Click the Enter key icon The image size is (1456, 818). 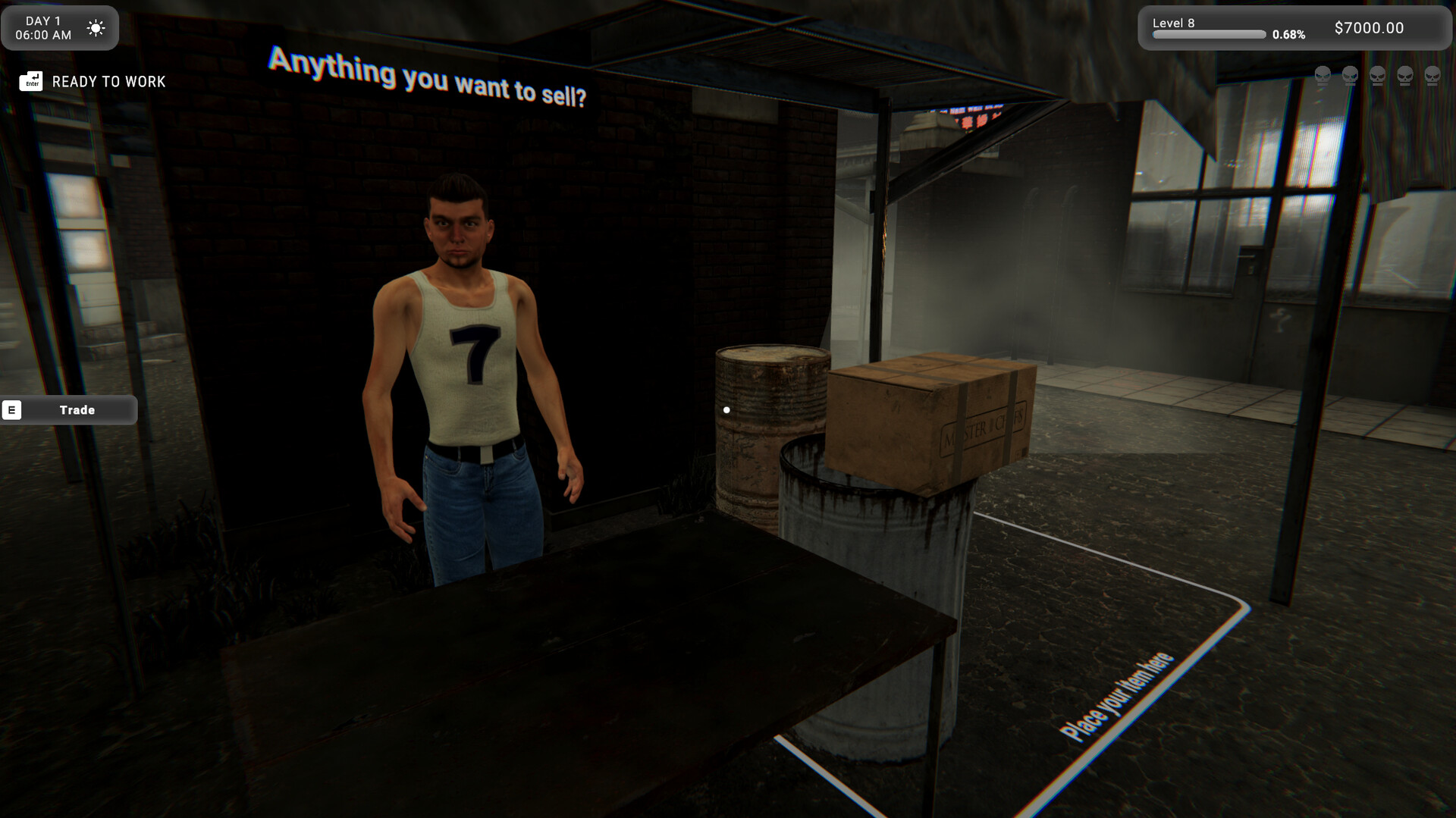(30, 80)
